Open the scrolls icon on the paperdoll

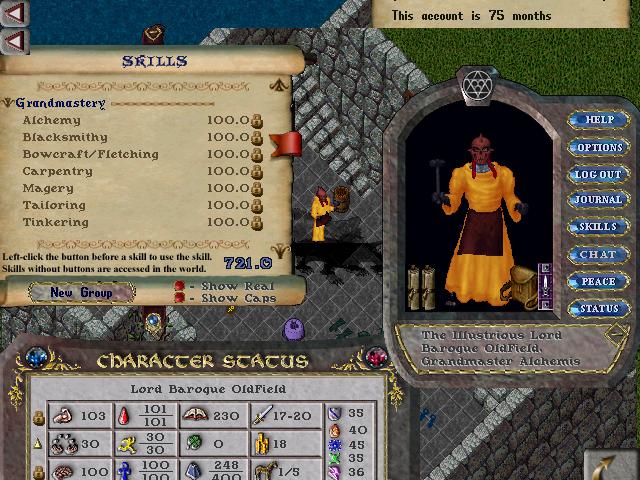coord(421,288)
